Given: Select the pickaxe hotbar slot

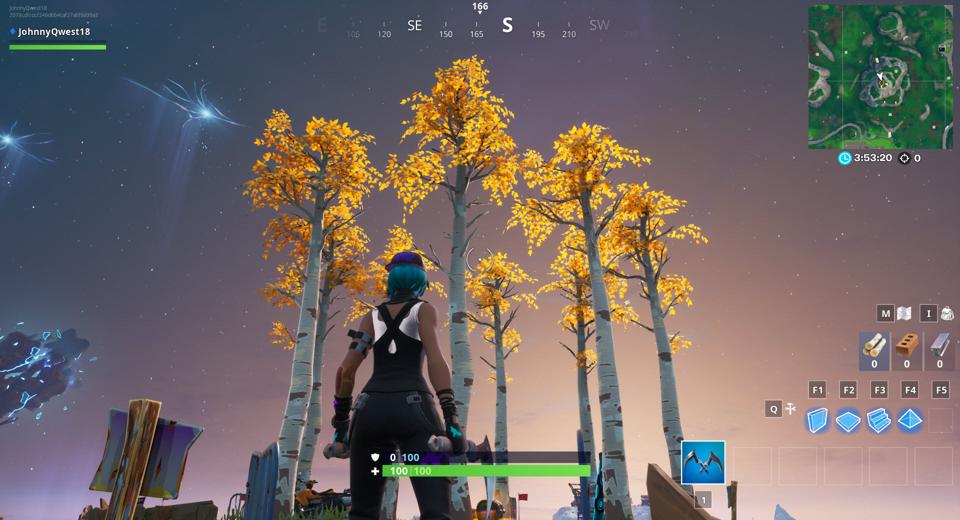Looking at the screenshot, I should click(703, 463).
